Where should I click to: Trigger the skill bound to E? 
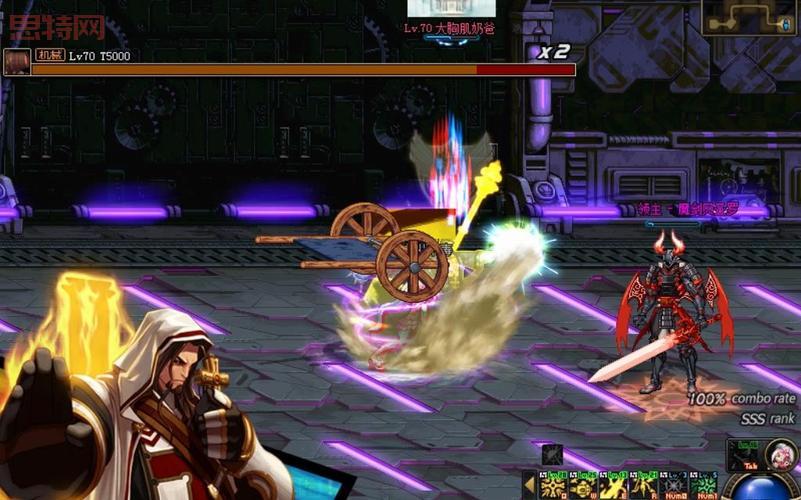point(613,486)
